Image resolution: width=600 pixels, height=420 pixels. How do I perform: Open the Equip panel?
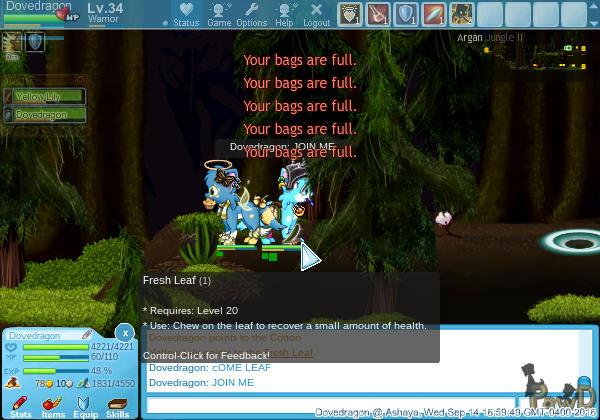tap(85, 405)
